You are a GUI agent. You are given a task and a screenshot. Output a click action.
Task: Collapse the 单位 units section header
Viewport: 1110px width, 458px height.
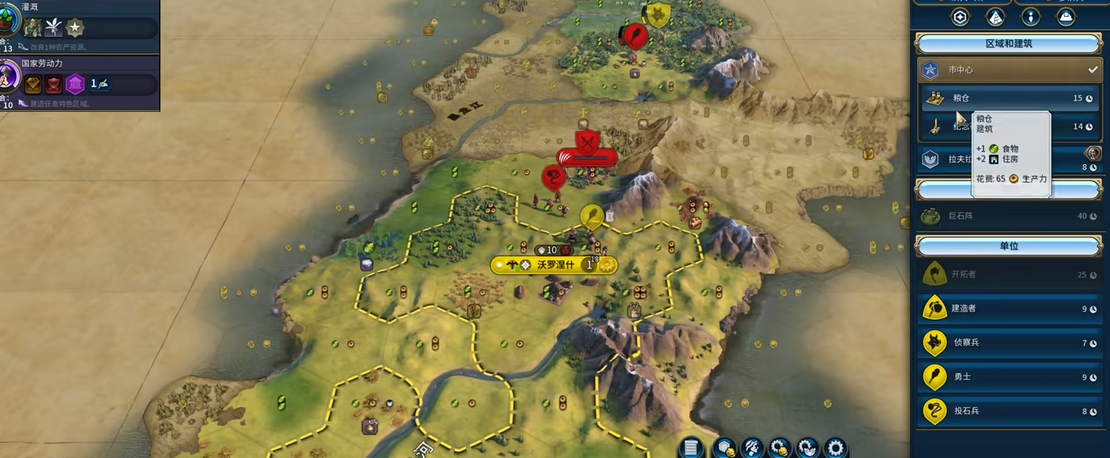1010,245
